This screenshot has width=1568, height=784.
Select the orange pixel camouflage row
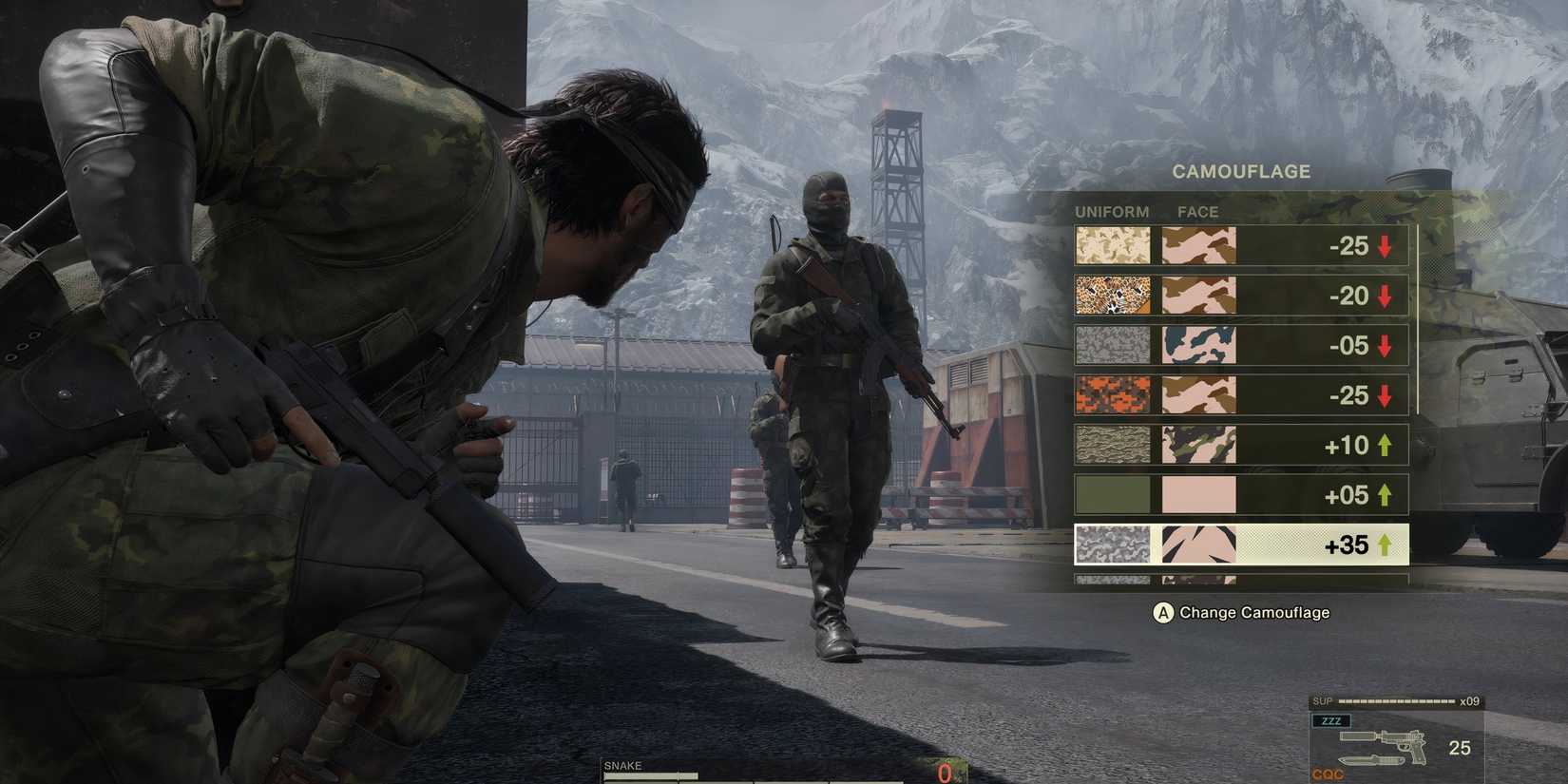click(1240, 395)
